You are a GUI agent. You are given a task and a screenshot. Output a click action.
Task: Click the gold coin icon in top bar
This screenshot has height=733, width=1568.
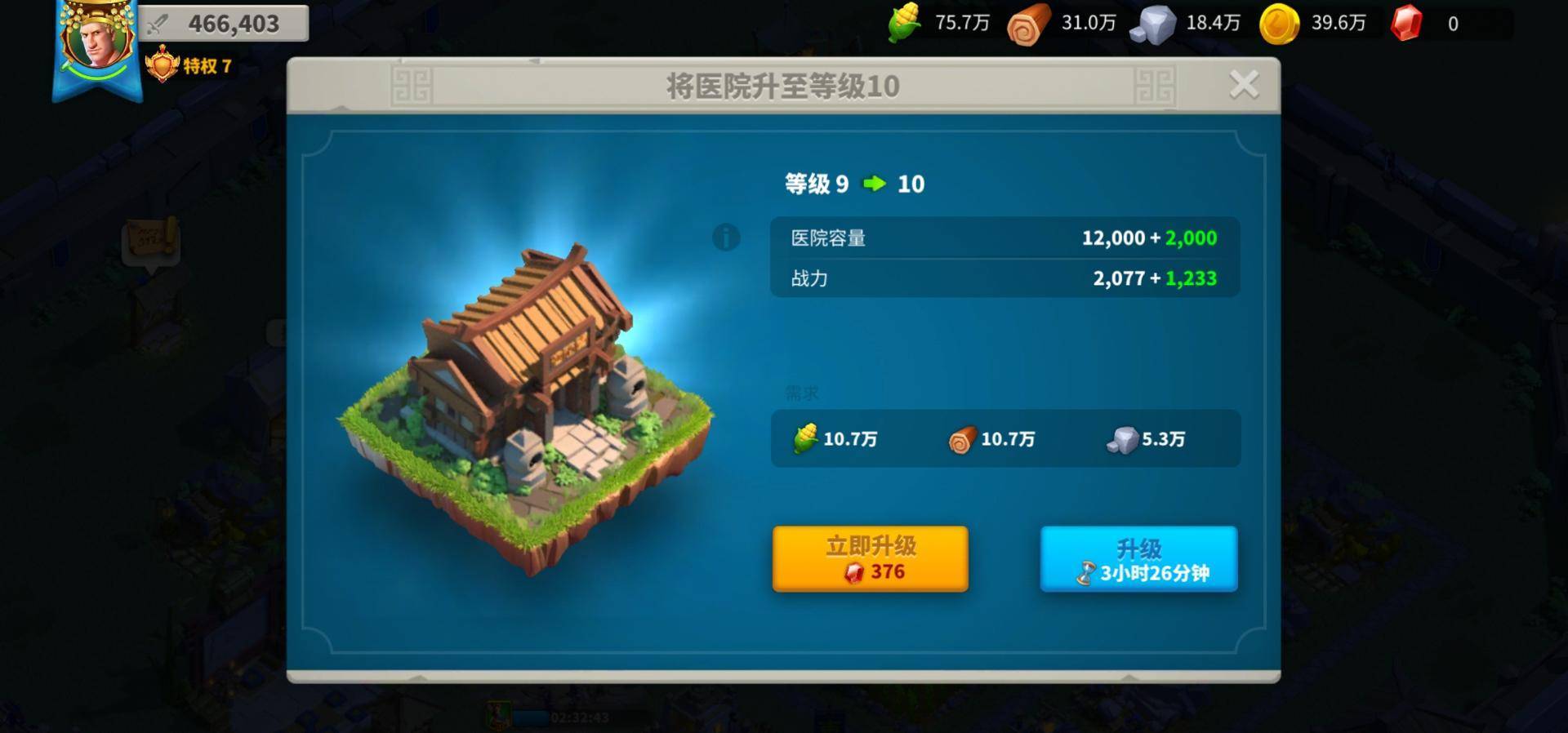tap(1282, 24)
